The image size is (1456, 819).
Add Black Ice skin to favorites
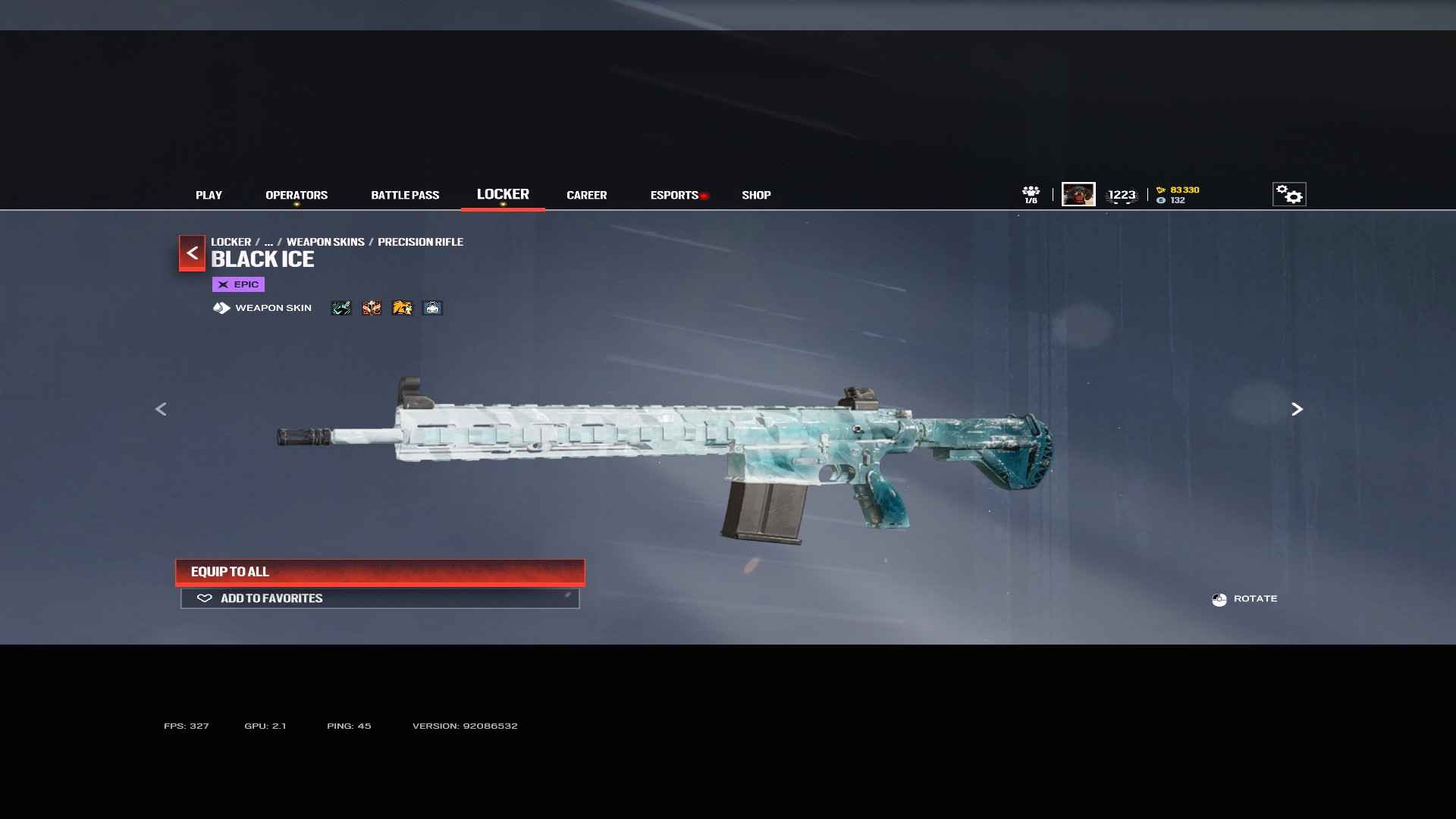(380, 598)
